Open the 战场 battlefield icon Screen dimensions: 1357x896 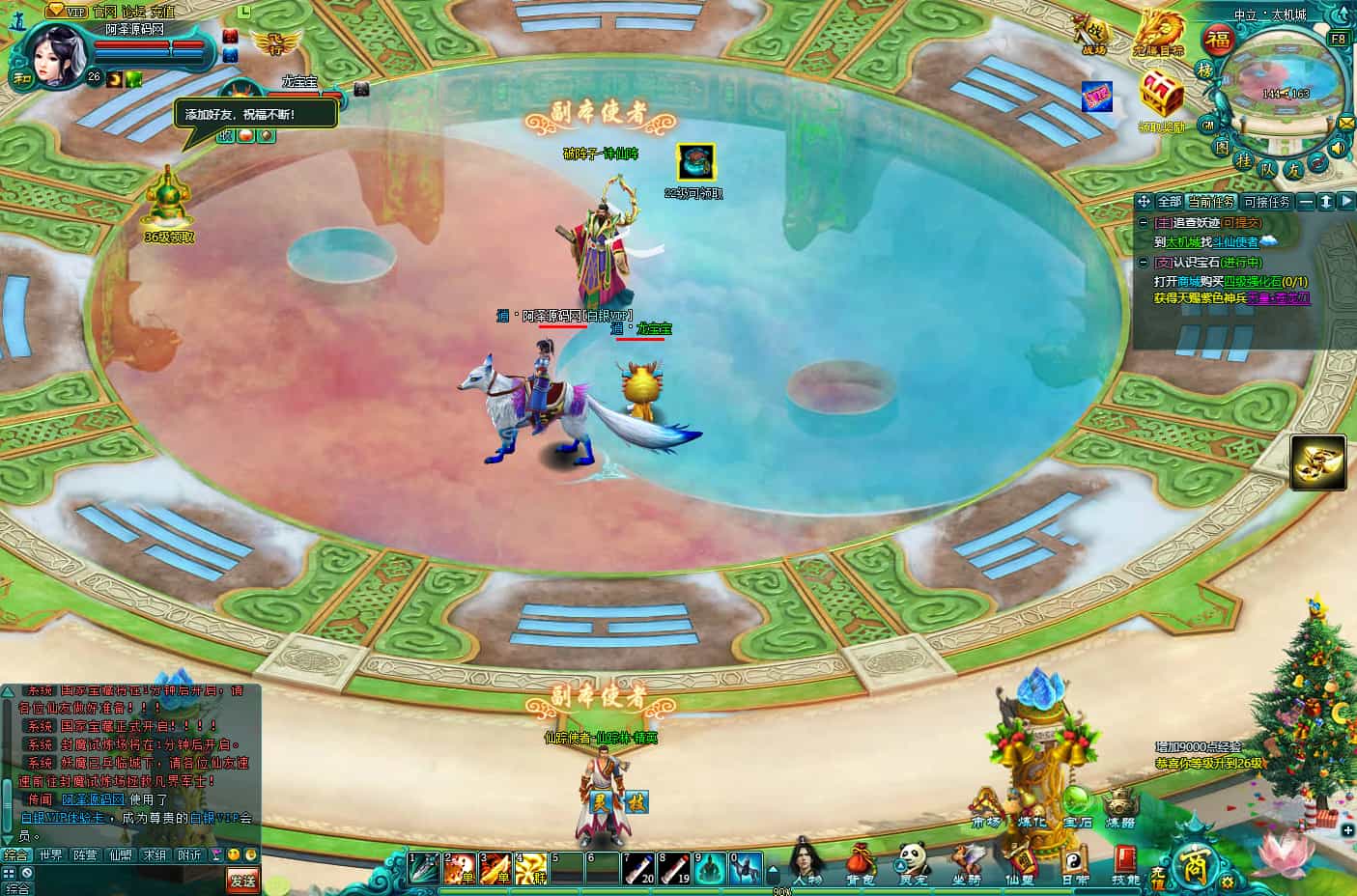pyautogui.click(x=1093, y=33)
